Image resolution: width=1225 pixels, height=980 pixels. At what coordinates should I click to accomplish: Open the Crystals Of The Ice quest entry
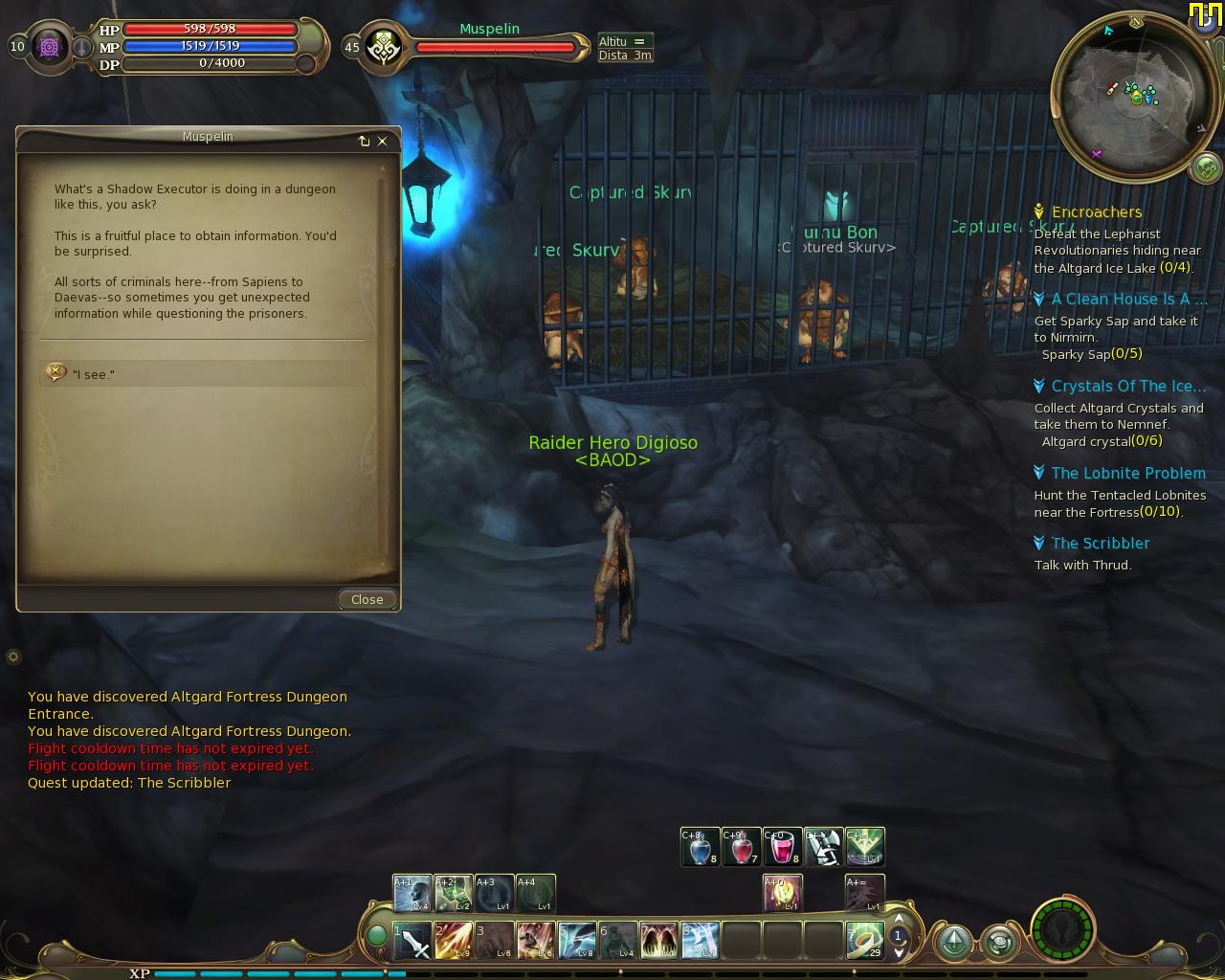point(1127,386)
